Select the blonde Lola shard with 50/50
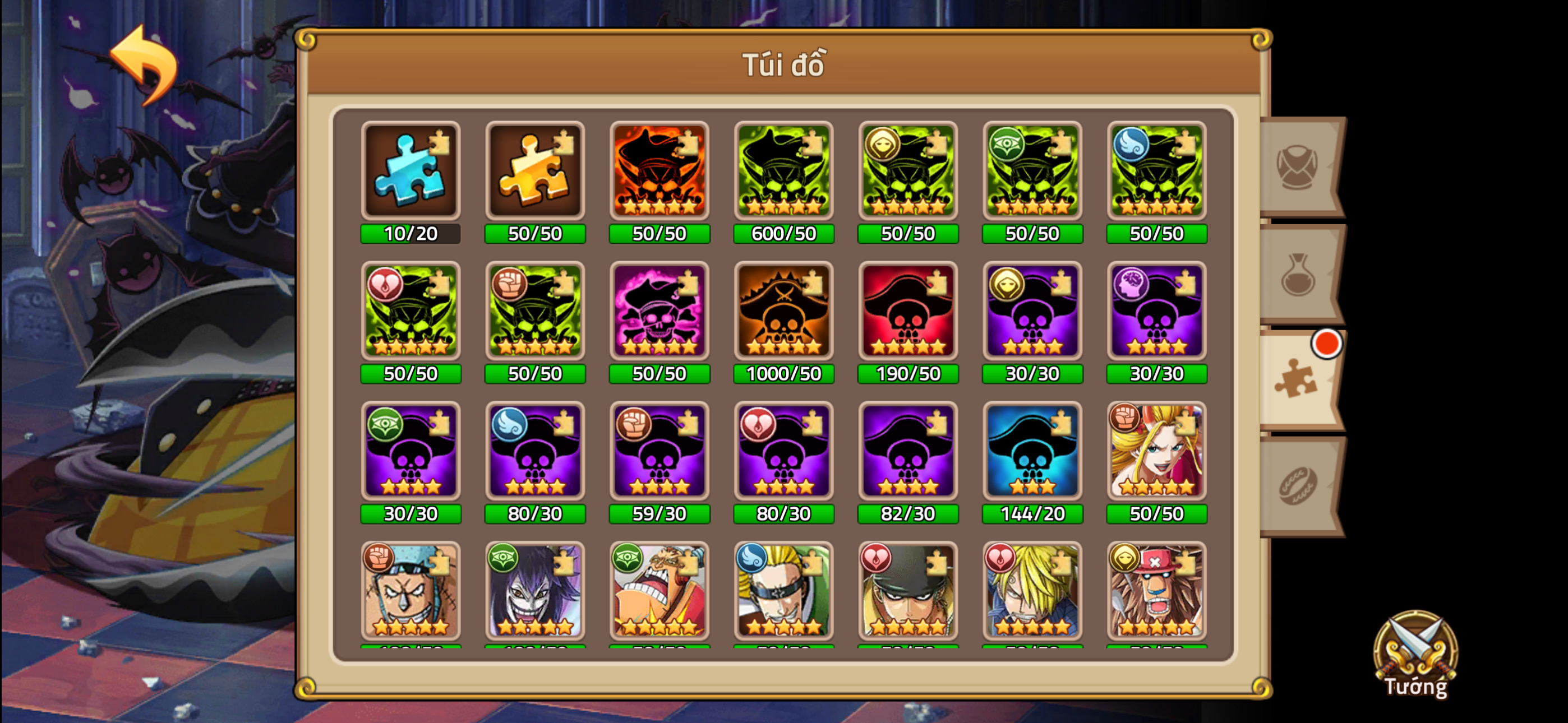Screen dimensions: 1568x723 click(1156, 453)
